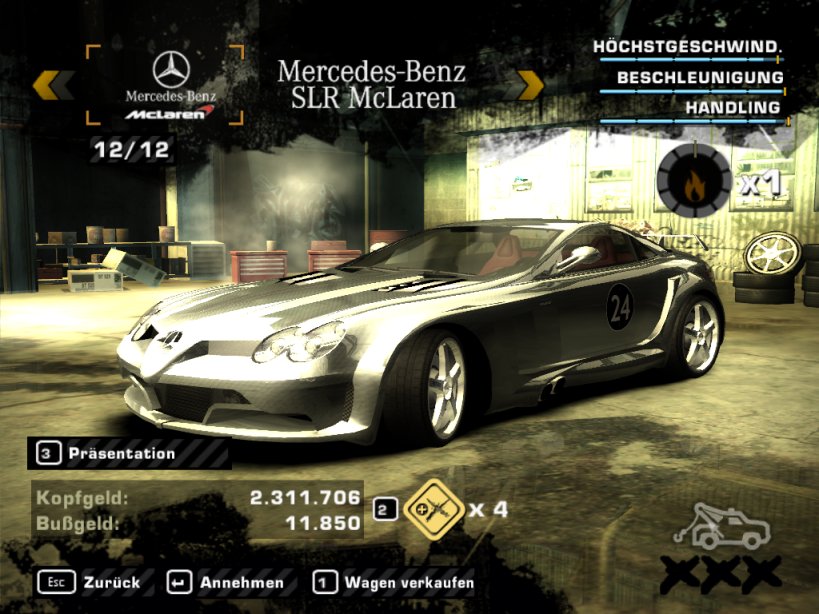Image resolution: width=819 pixels, height=614 pixels.
Task: Select the Mercedes-Benz McLaren logo tile
Action: click(x=170, y=84)
